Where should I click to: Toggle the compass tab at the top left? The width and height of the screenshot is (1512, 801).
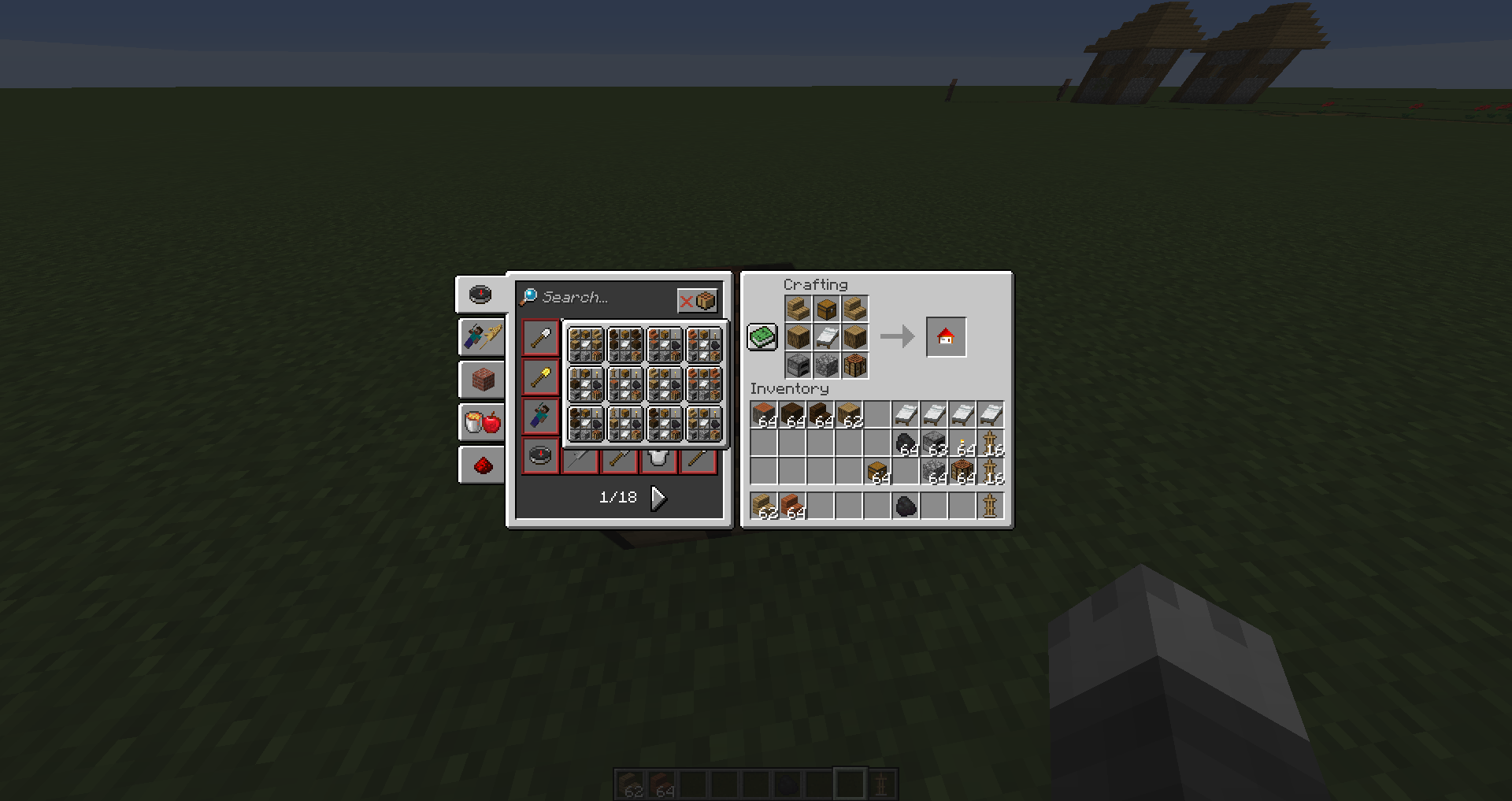480,294
